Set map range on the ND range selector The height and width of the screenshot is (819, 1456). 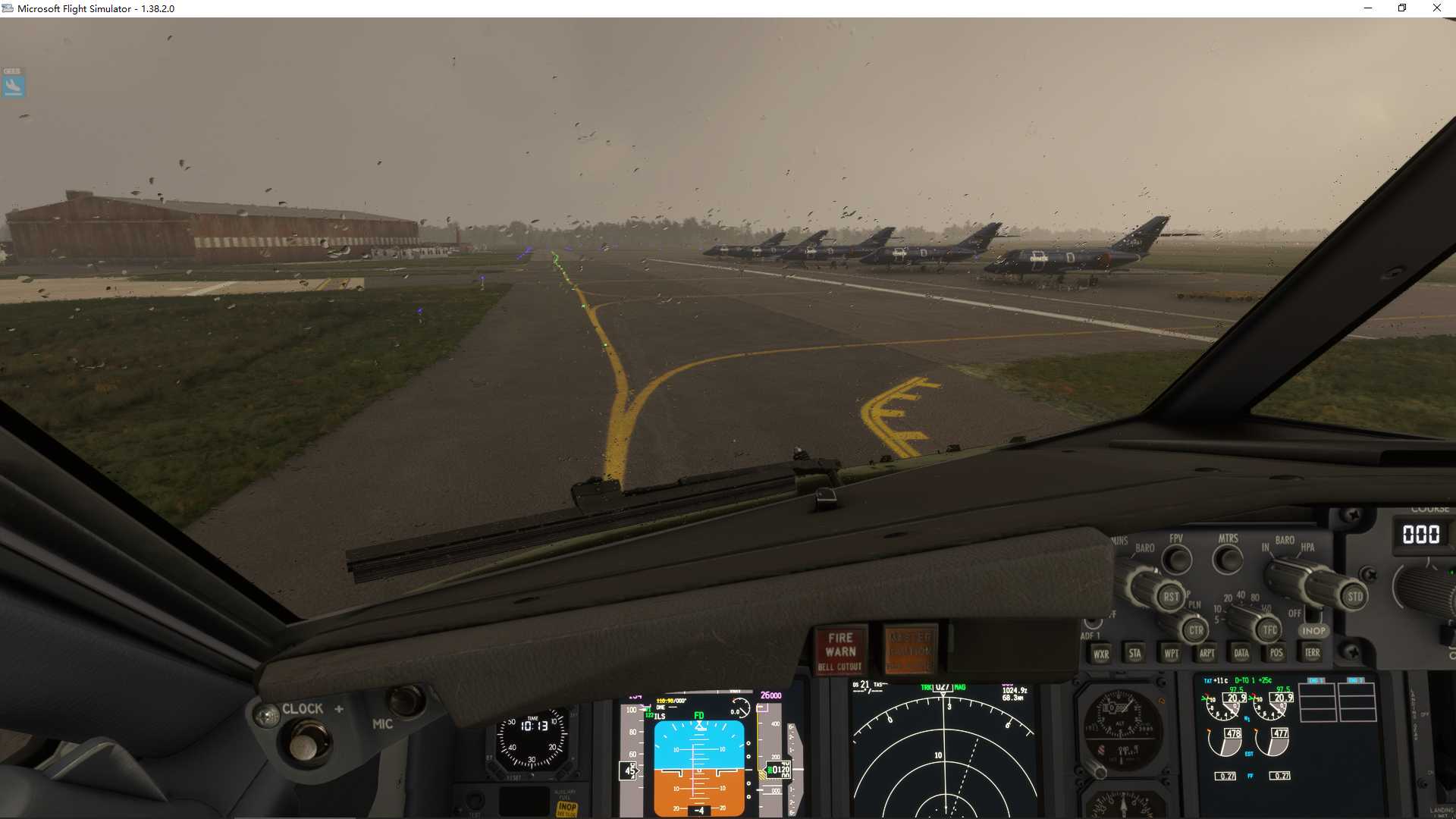(x=1267, y=629)
